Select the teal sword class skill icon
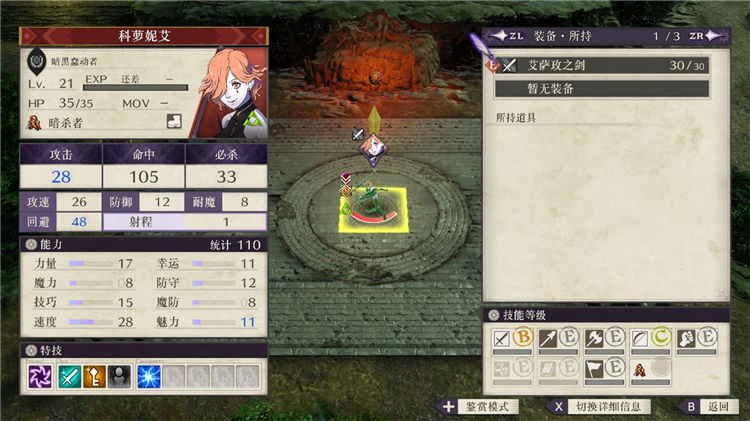The width and height of the screenshot is (750, 421). tap(68, 376)
